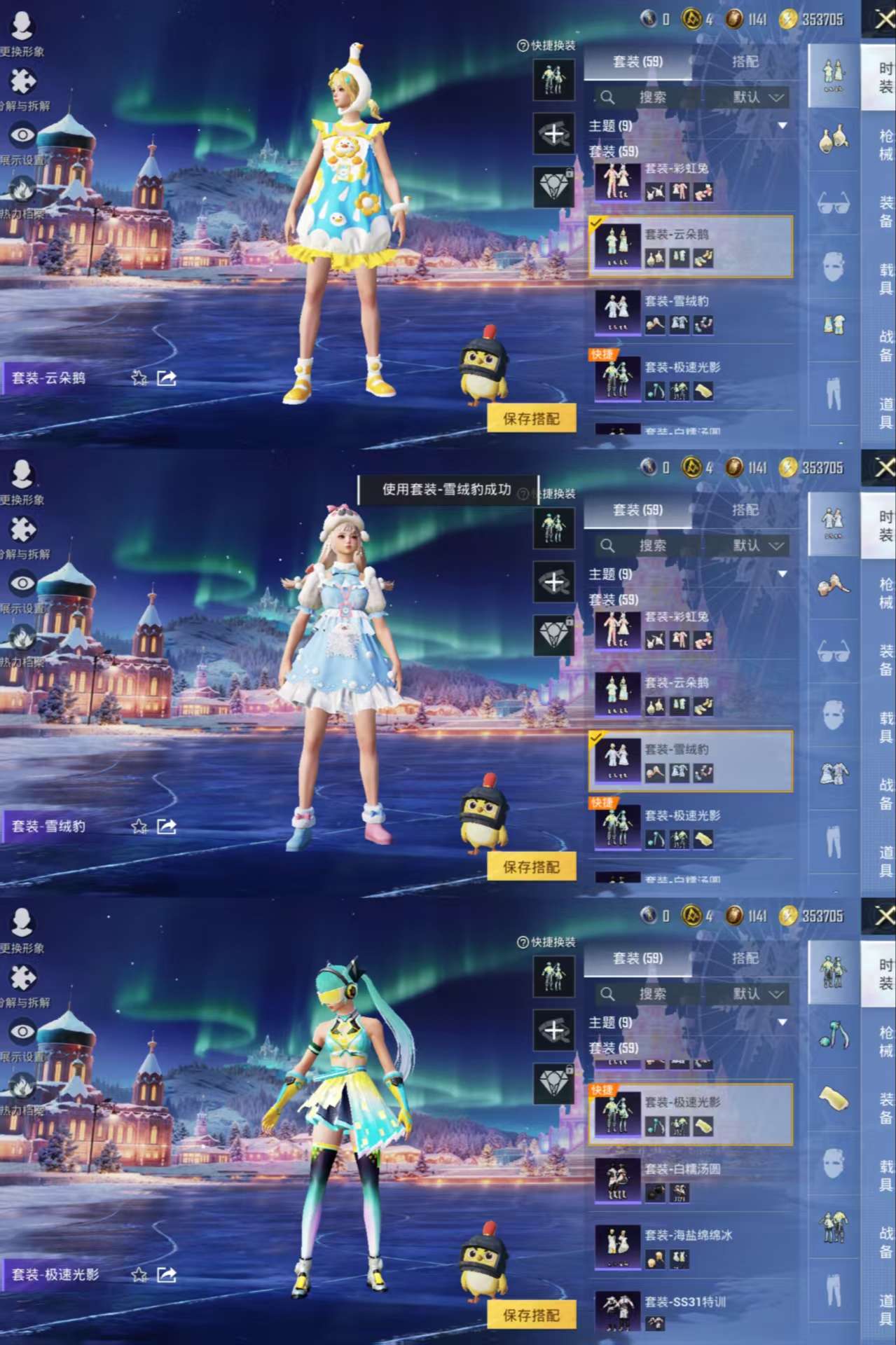Favorite the outfit titled 套装-云朵鹅 with the star
This screenshot has height=1345, width=896.
tap(139, 378)
